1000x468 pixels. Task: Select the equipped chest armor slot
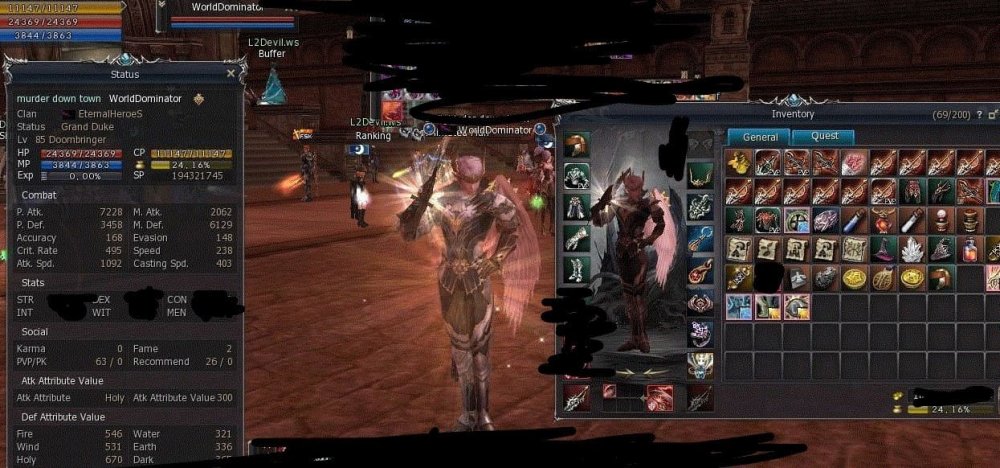click(x=576, y=176)
